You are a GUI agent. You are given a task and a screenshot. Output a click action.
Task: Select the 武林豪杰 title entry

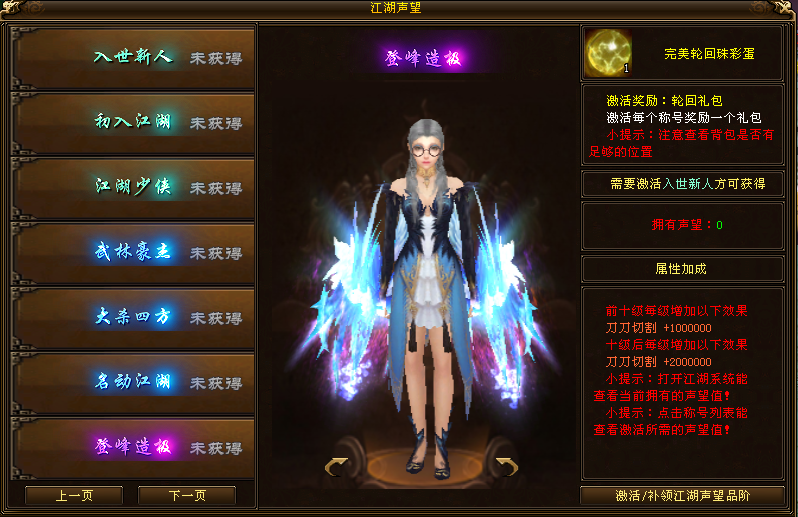click(x=133, y=253)
